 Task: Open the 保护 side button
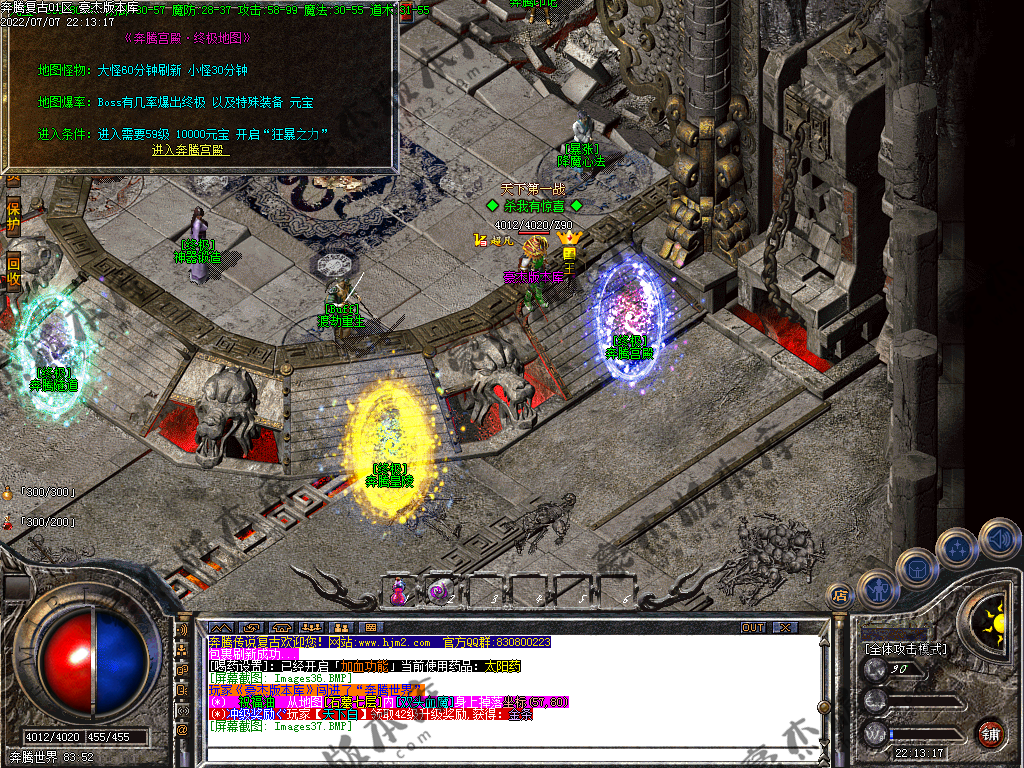[x=13, y=215]
